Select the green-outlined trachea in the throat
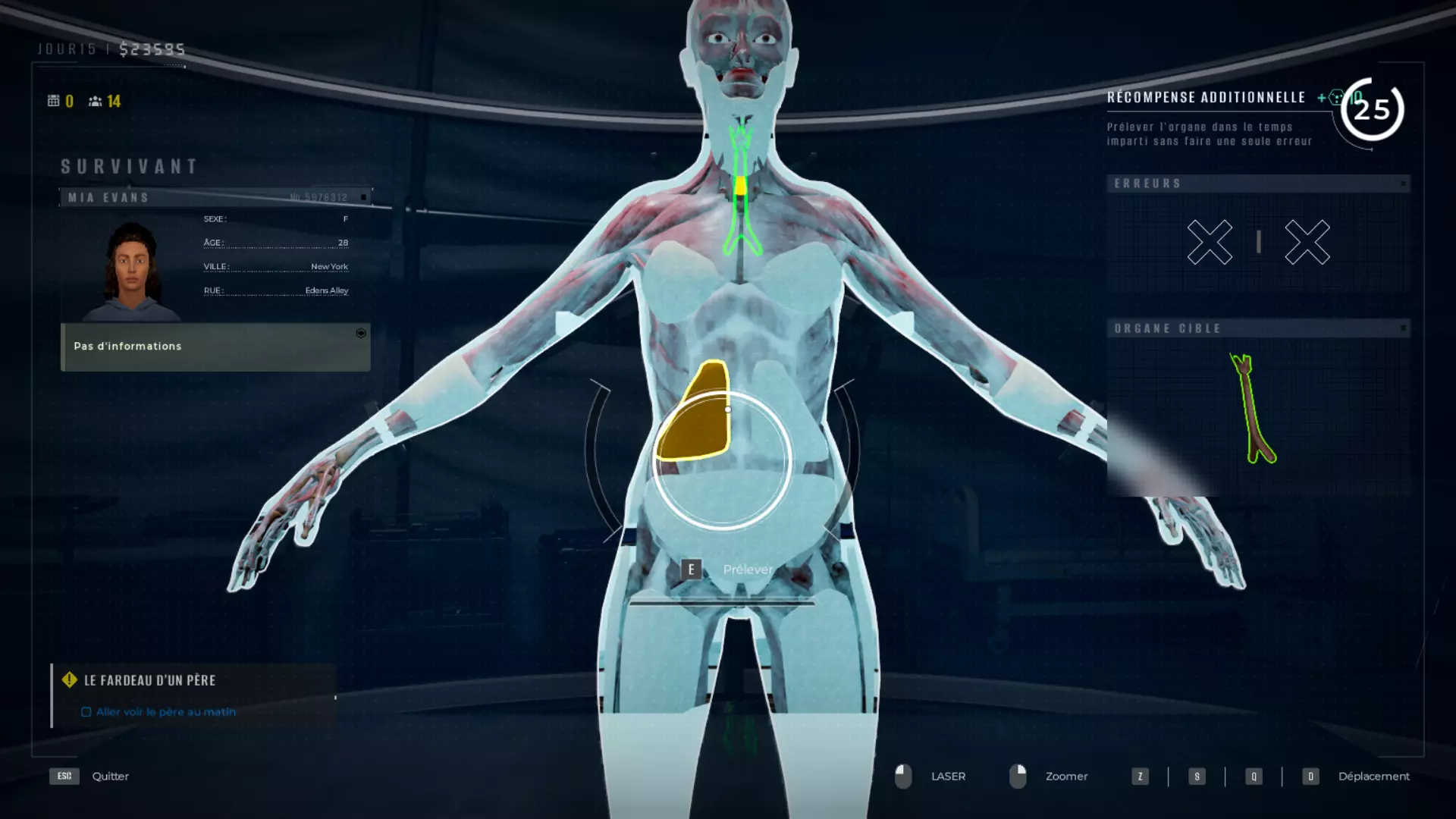The height and width of the screenshot is (819, 1456). 741,190
